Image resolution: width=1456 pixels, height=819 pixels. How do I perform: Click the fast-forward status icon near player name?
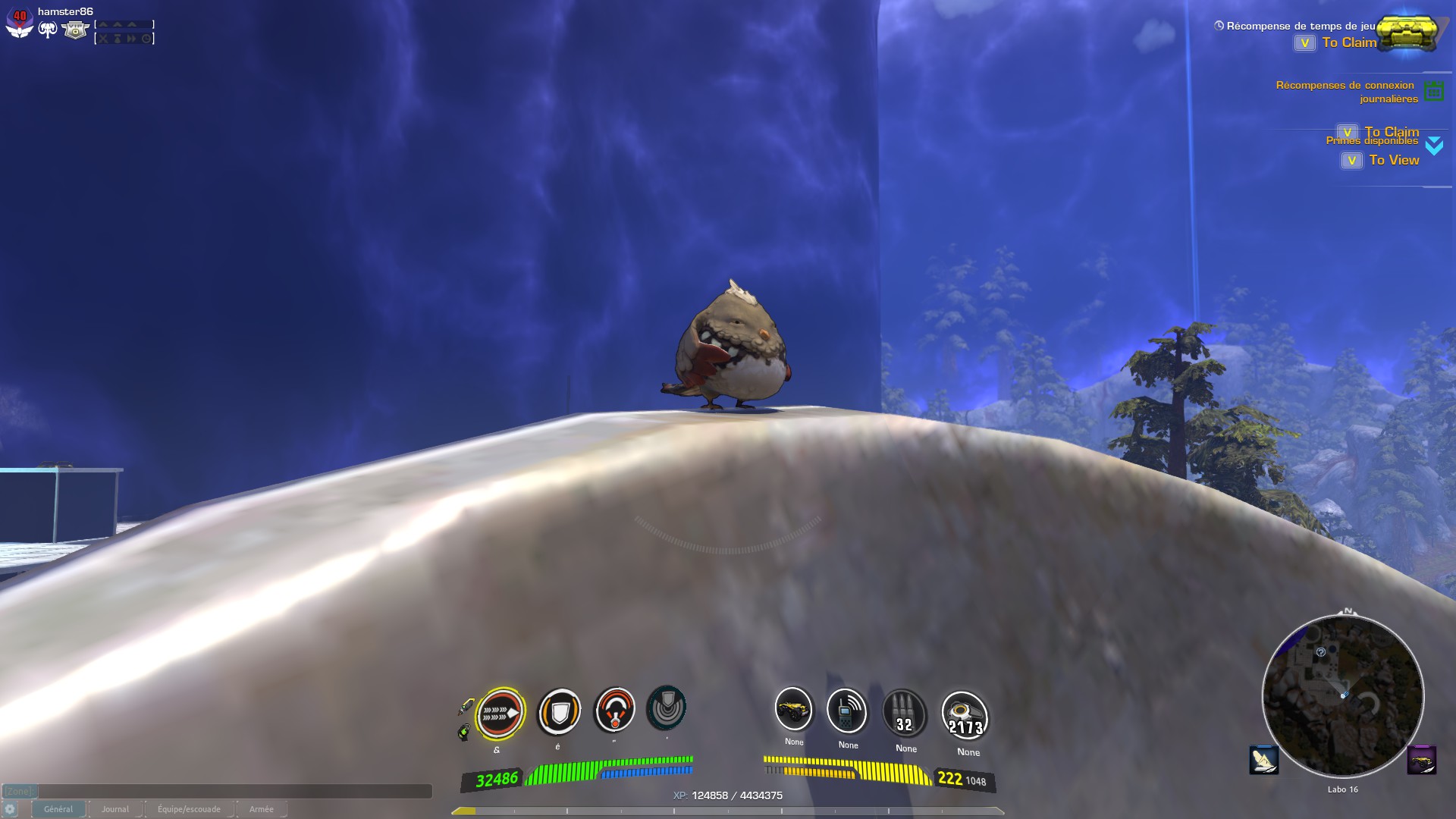pos(131,39)
